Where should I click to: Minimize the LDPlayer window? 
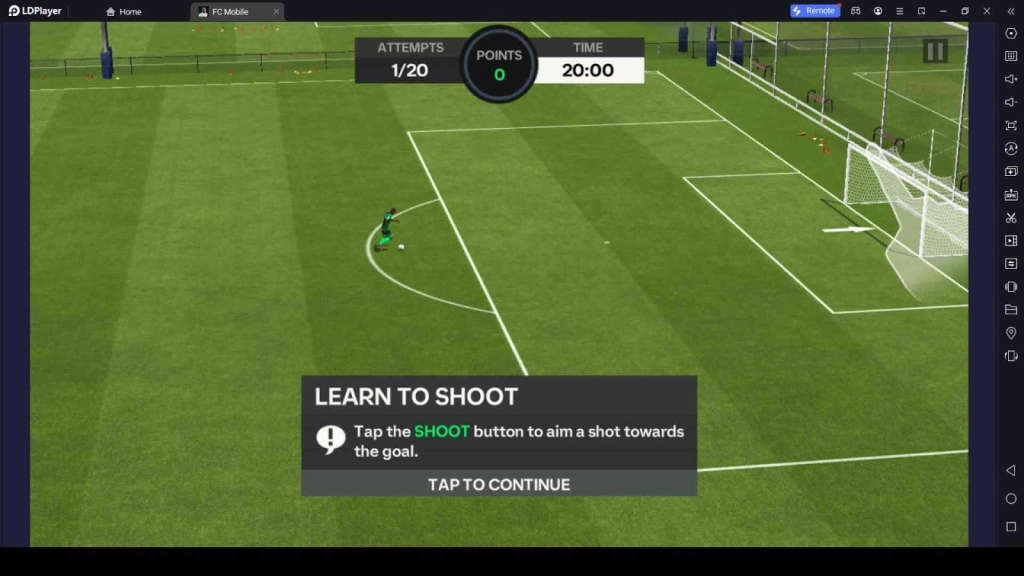click(x=942, y=11)
